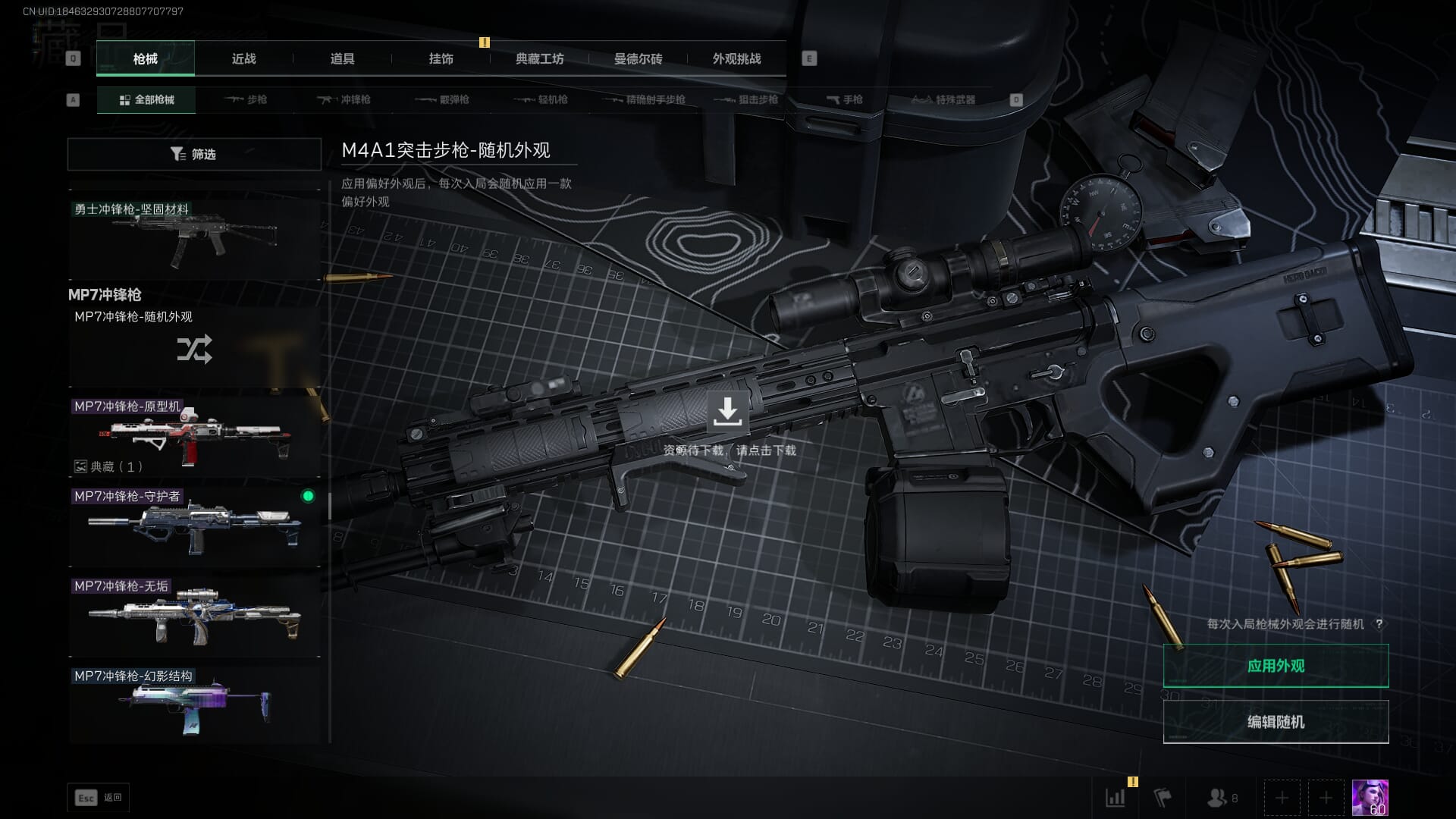Screen dimensions: 1456x819
Task: Open the 道具 items tab
Action: point(342,58)
